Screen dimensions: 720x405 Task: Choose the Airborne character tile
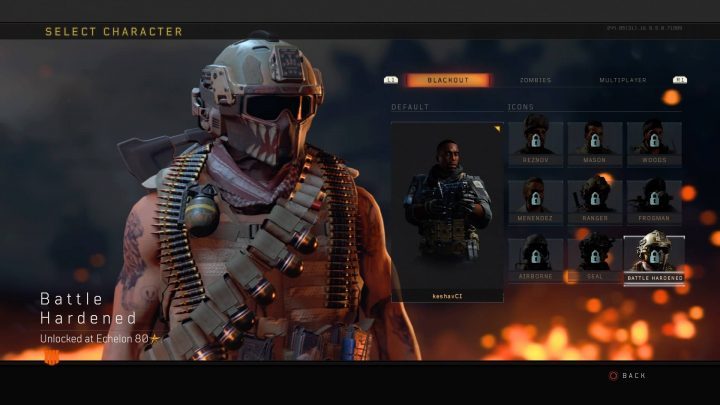[535, 260]
